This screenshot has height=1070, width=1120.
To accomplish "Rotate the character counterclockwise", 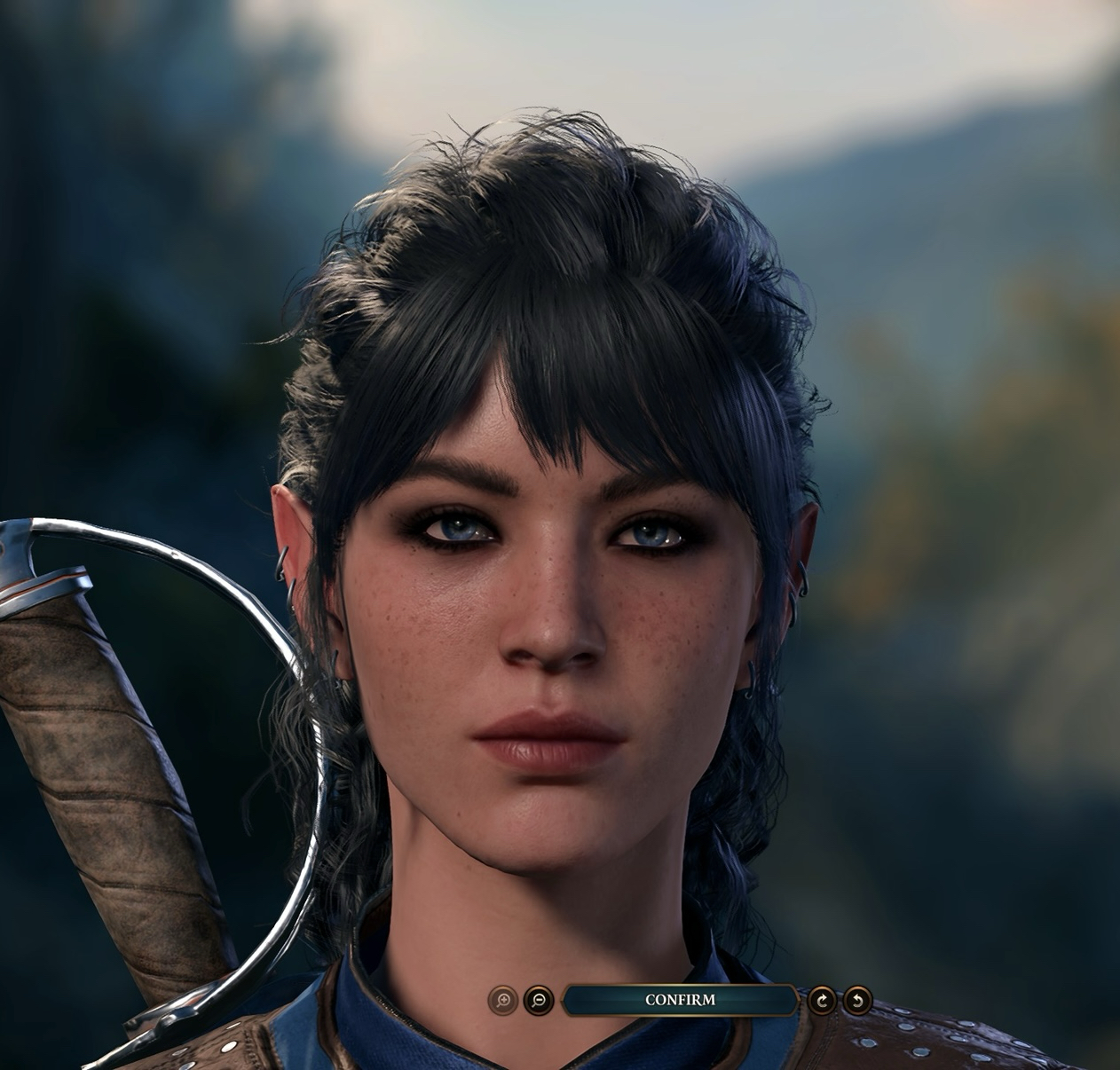I will coord(857,1001).
